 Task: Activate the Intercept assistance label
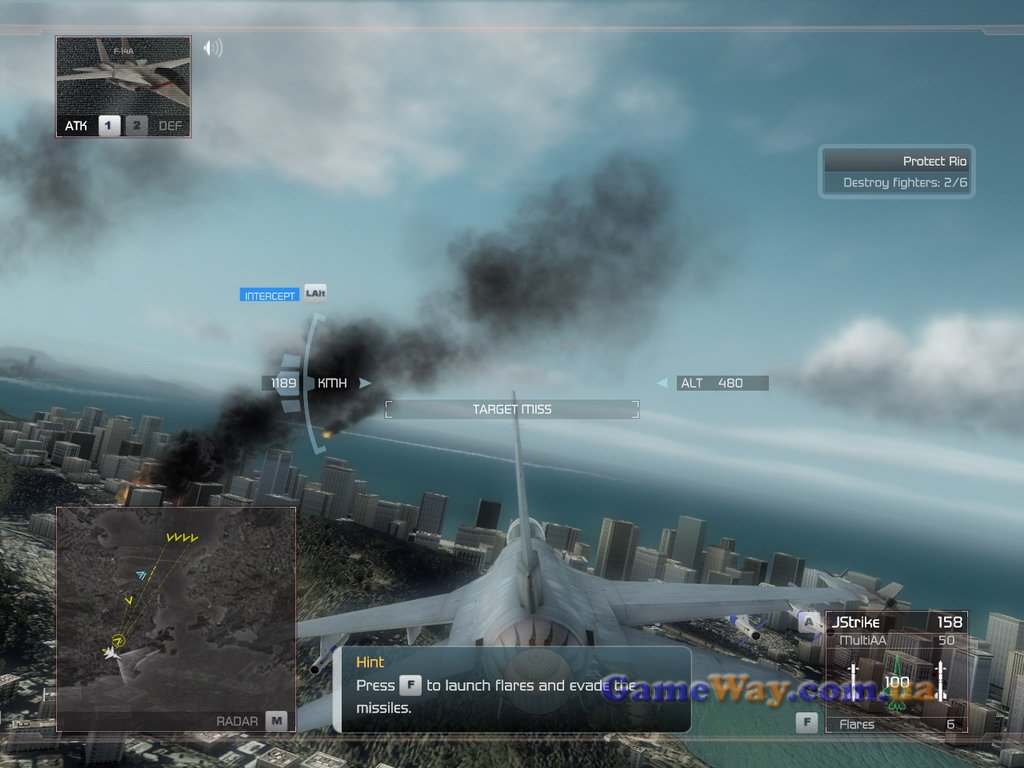click(270, 296)
